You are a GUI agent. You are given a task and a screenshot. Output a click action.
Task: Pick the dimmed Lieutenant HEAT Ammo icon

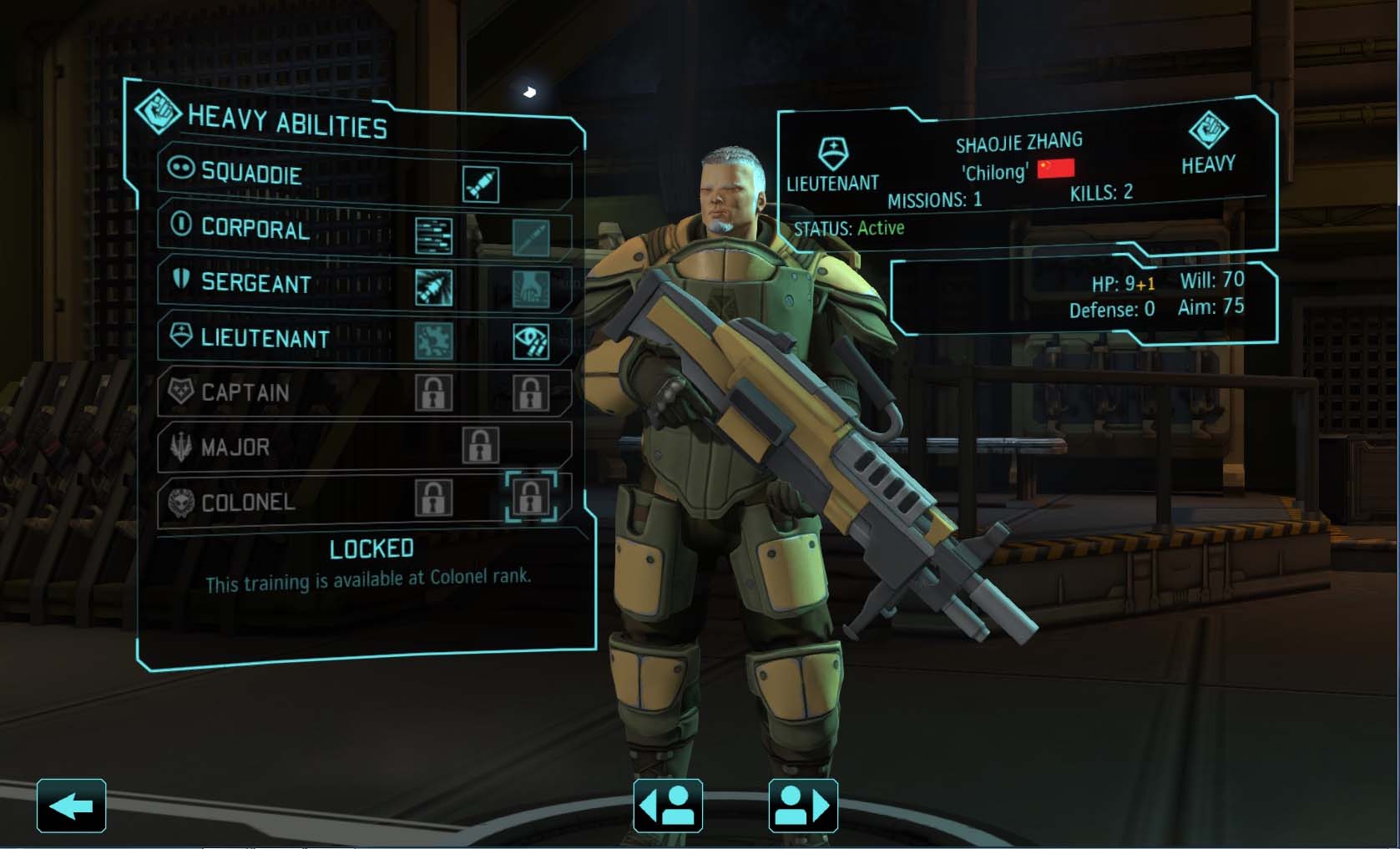433,341
